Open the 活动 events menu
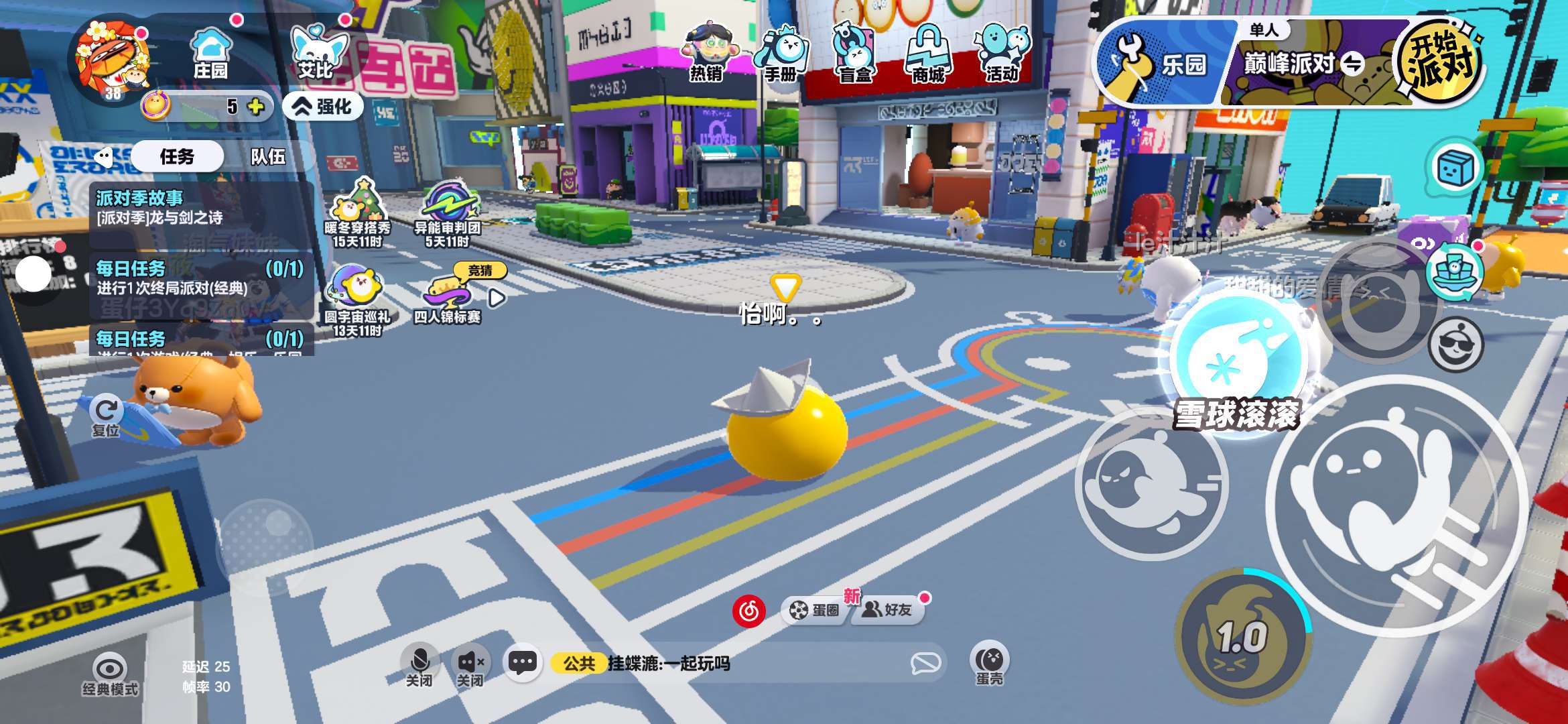 (1002, 52)
